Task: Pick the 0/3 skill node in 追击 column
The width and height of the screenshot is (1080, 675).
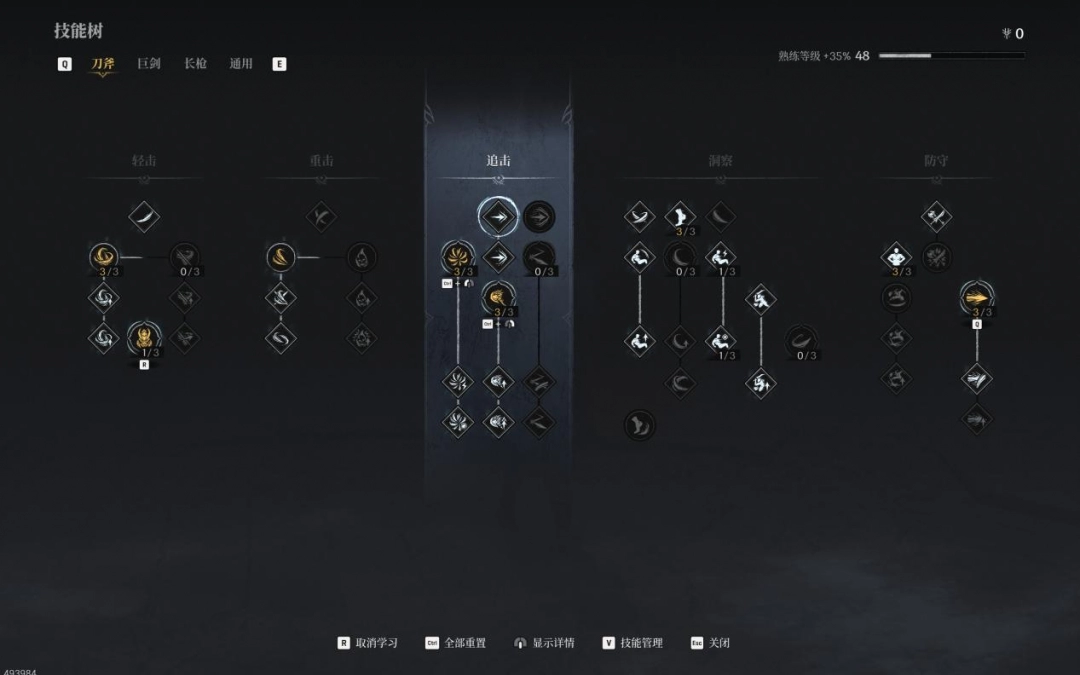Action: click(x=539, y=257)
